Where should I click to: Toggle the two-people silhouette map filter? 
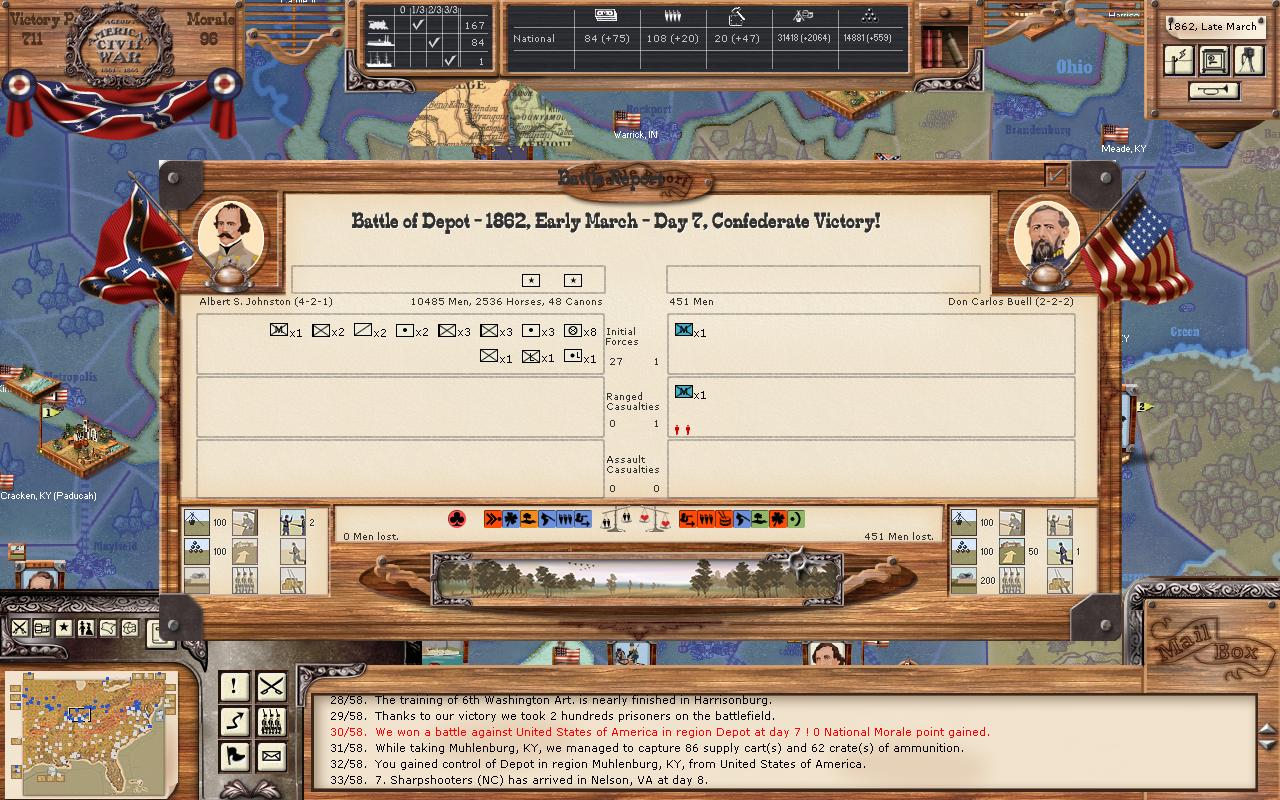86,628
